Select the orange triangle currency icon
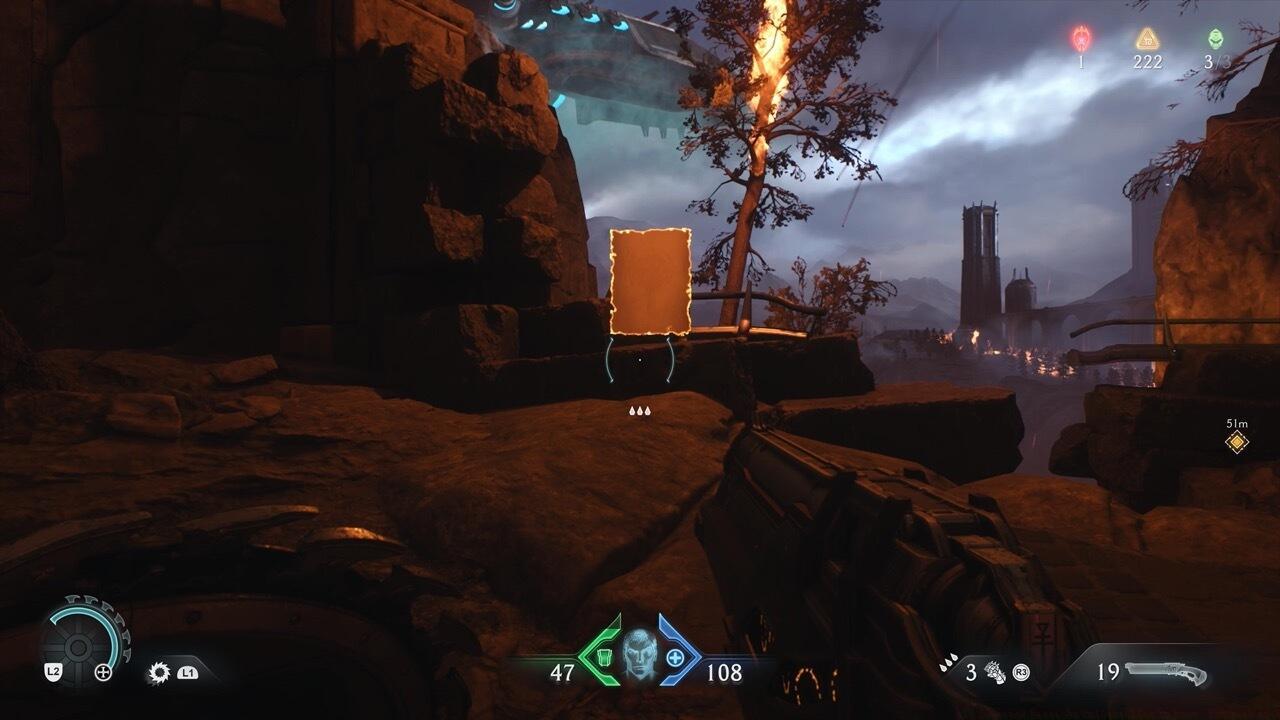The height and width of the screenshot is (720, 1280). point(1146,39)
